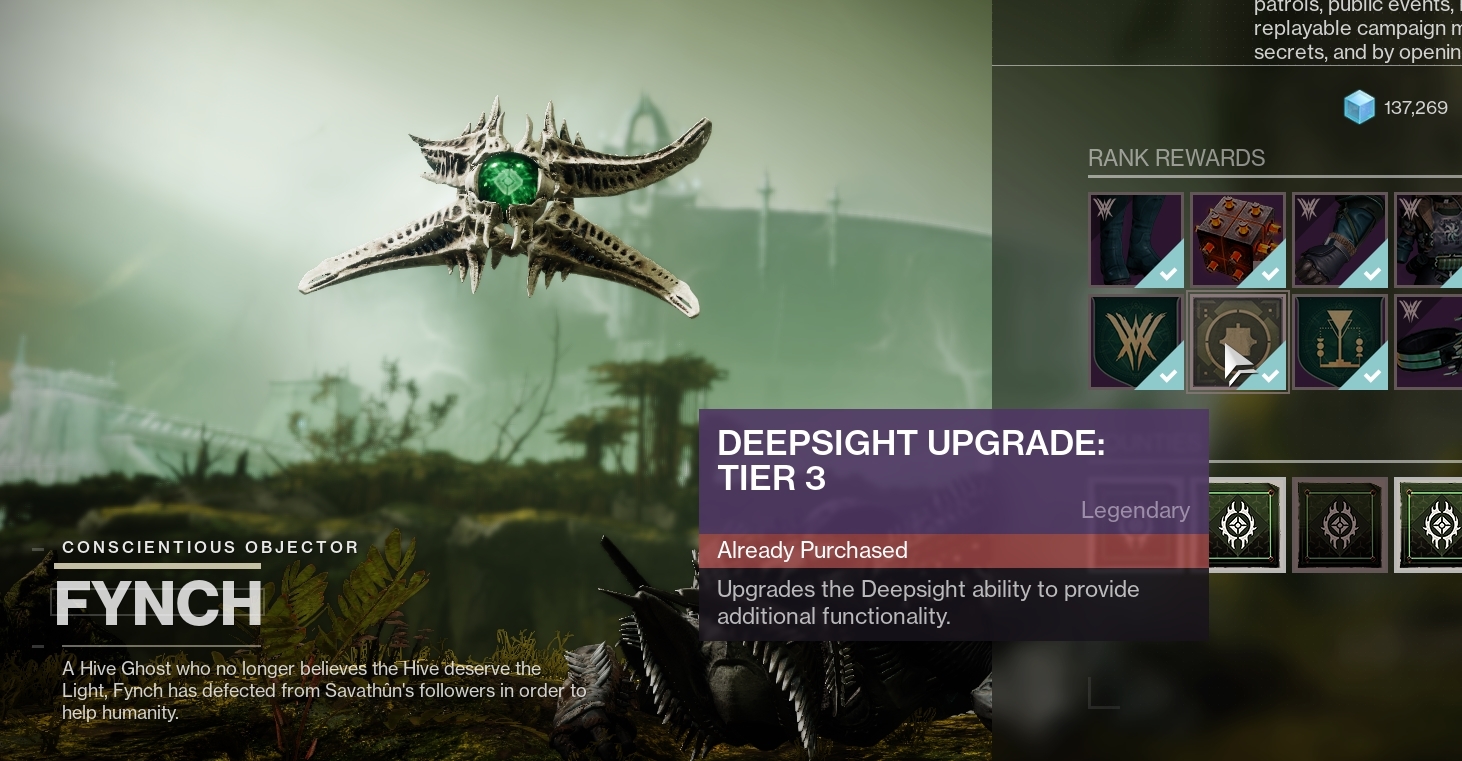Click the Fynch vendor name

[x=157, y=603]
